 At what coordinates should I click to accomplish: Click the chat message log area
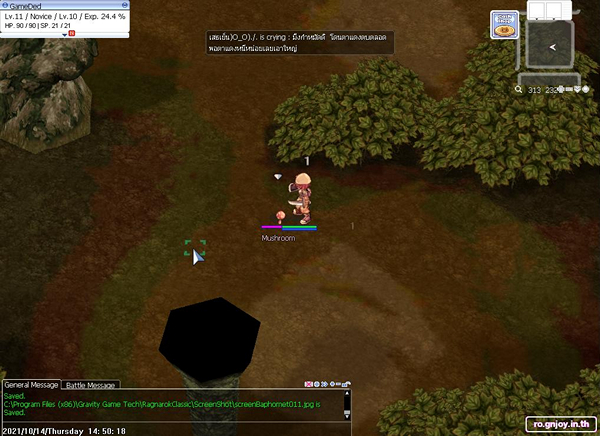pyautogui.click(x=170, y=404)
